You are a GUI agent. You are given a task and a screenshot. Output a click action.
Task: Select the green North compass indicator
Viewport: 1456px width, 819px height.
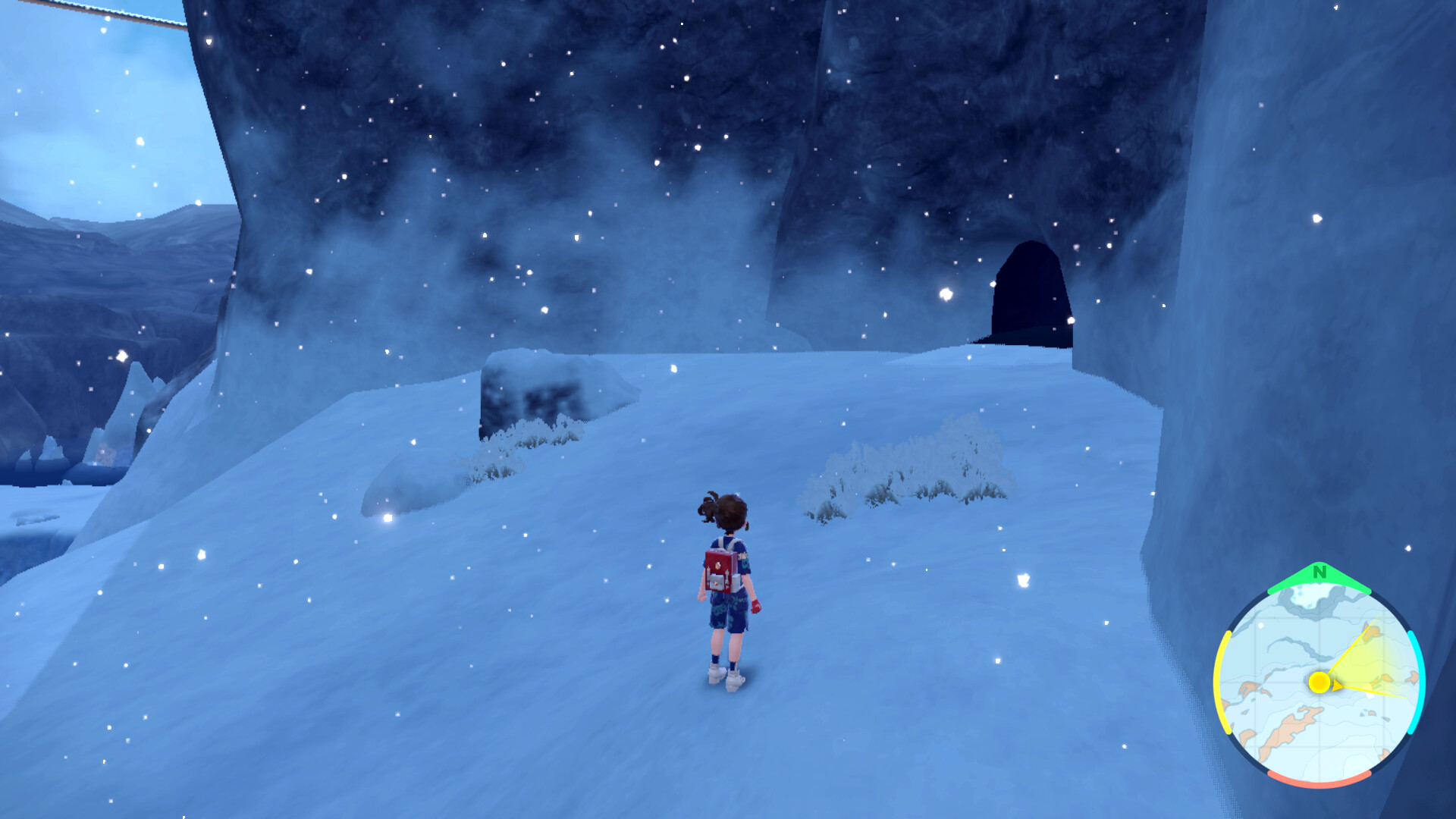tap(1319, 574)
